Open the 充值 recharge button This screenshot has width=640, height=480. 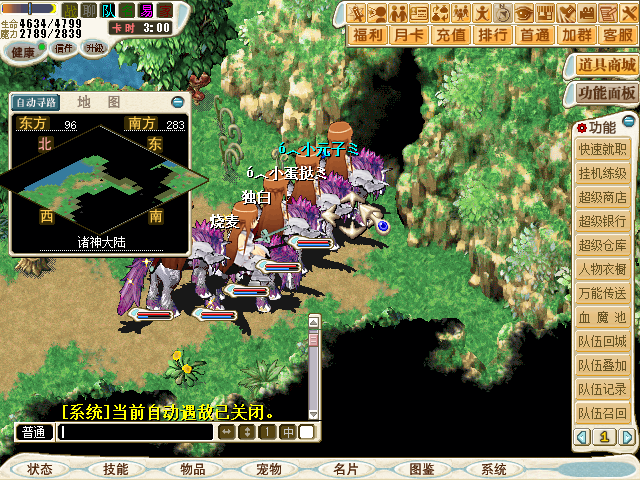452,35
